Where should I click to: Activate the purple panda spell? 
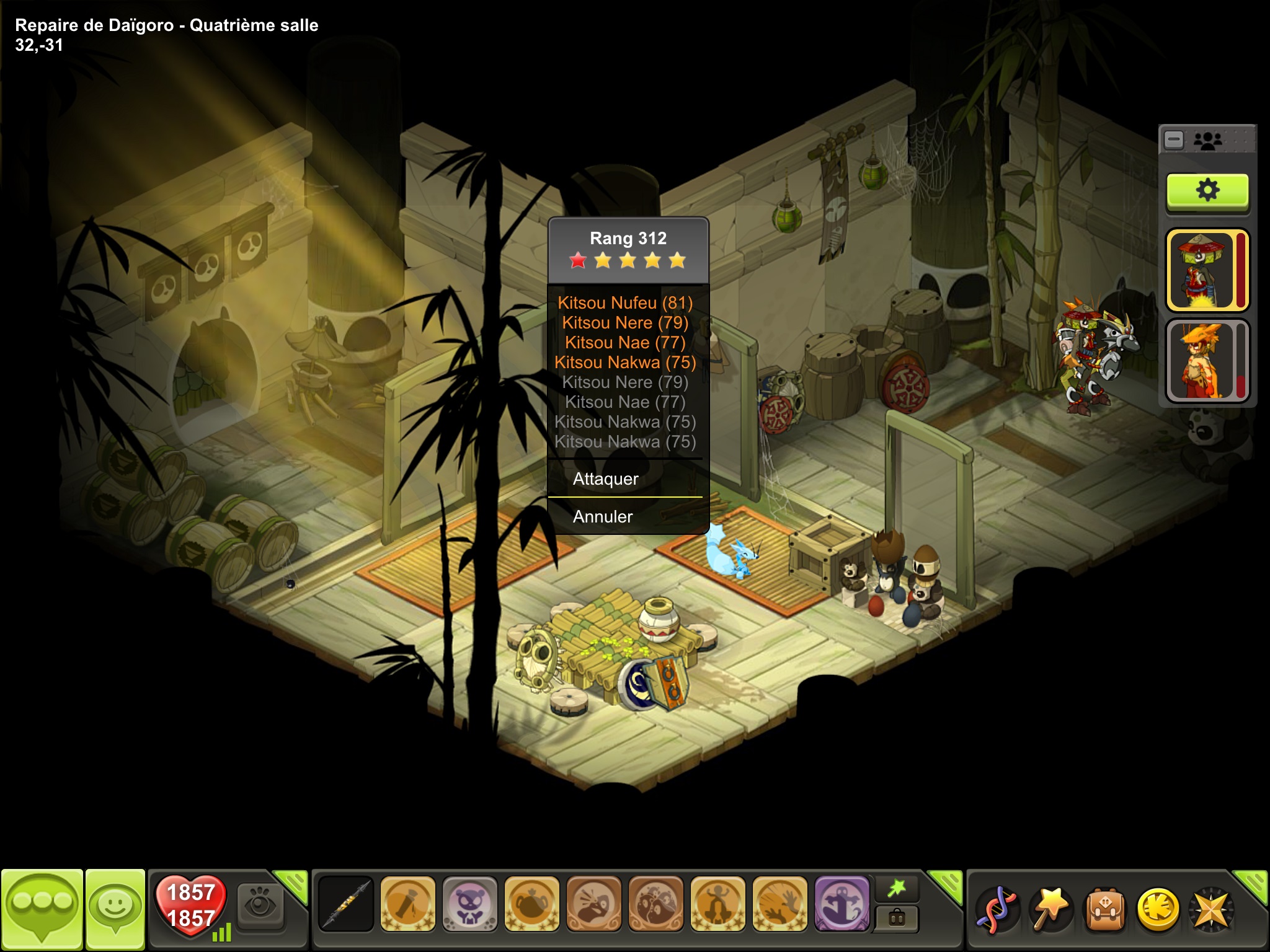coord(469,904)
